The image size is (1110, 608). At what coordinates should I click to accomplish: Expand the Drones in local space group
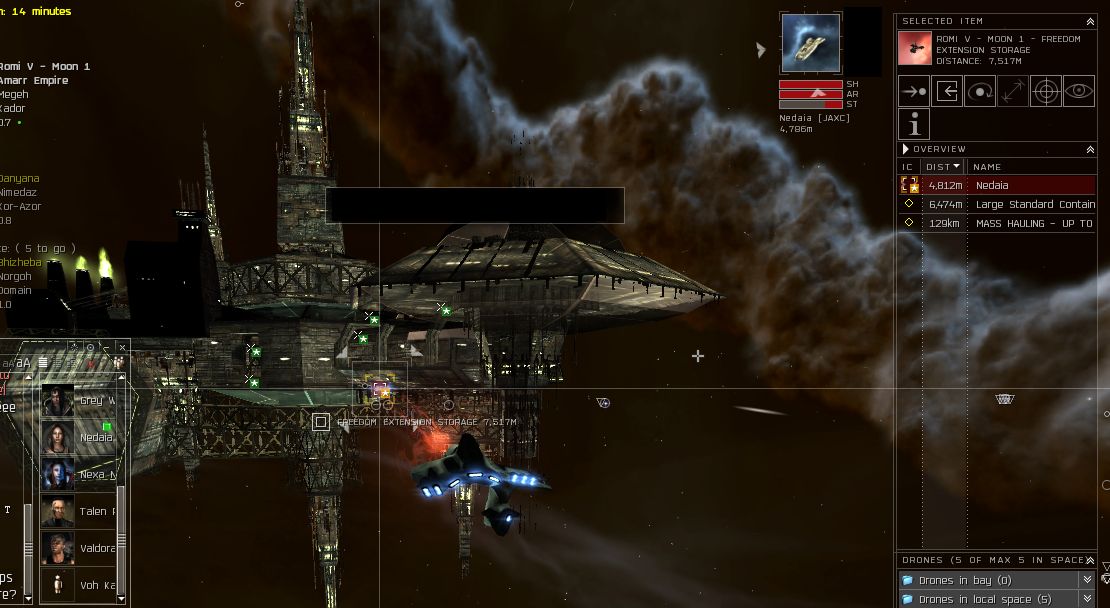point(1087,599)
